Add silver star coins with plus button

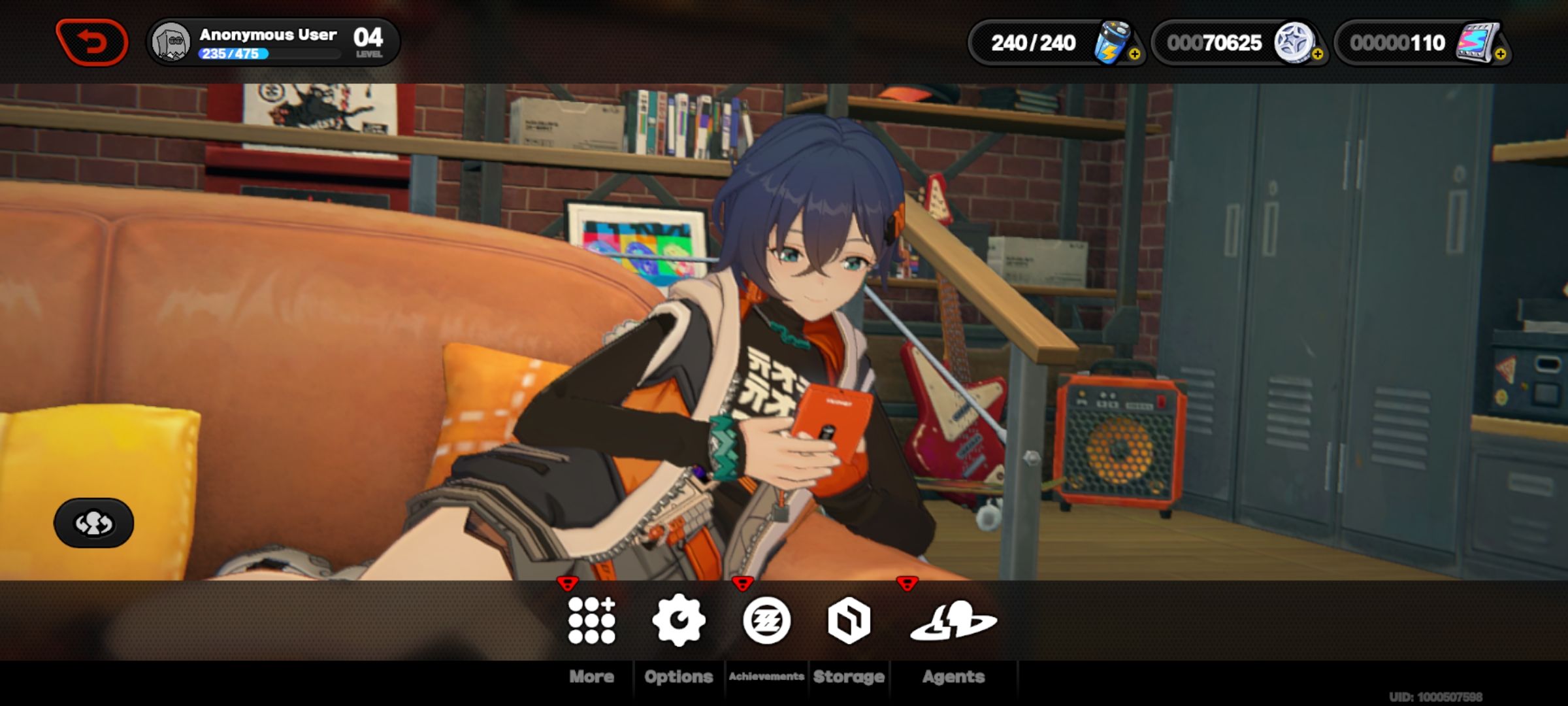point(1318,55)
